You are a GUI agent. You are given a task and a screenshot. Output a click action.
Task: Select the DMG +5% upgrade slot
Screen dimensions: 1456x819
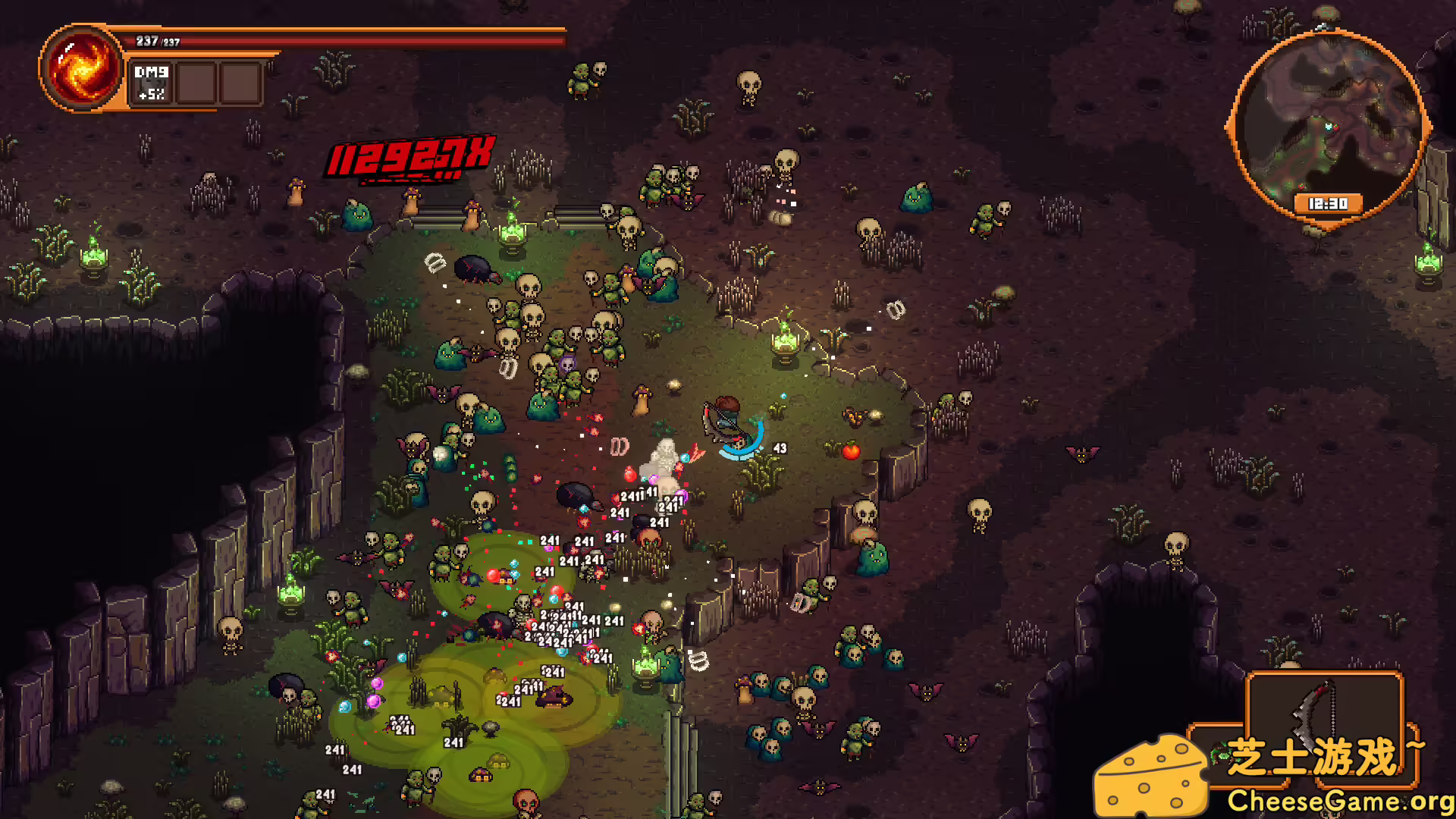(x=152, y=83)
